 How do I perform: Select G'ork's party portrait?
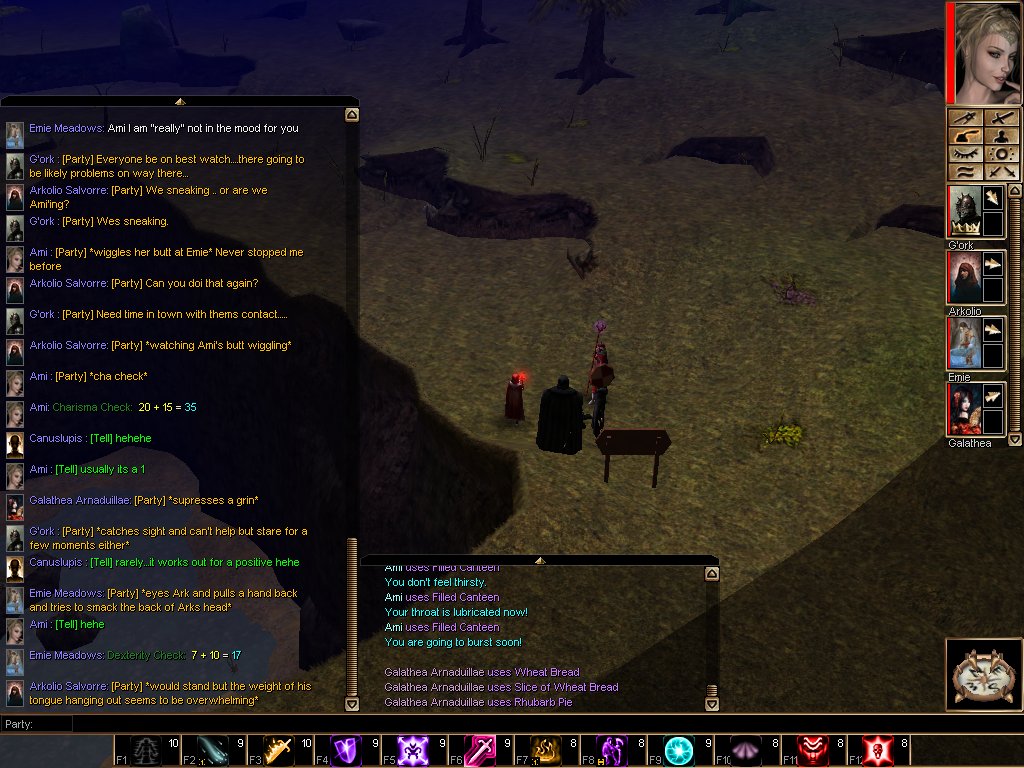(963, 211)
